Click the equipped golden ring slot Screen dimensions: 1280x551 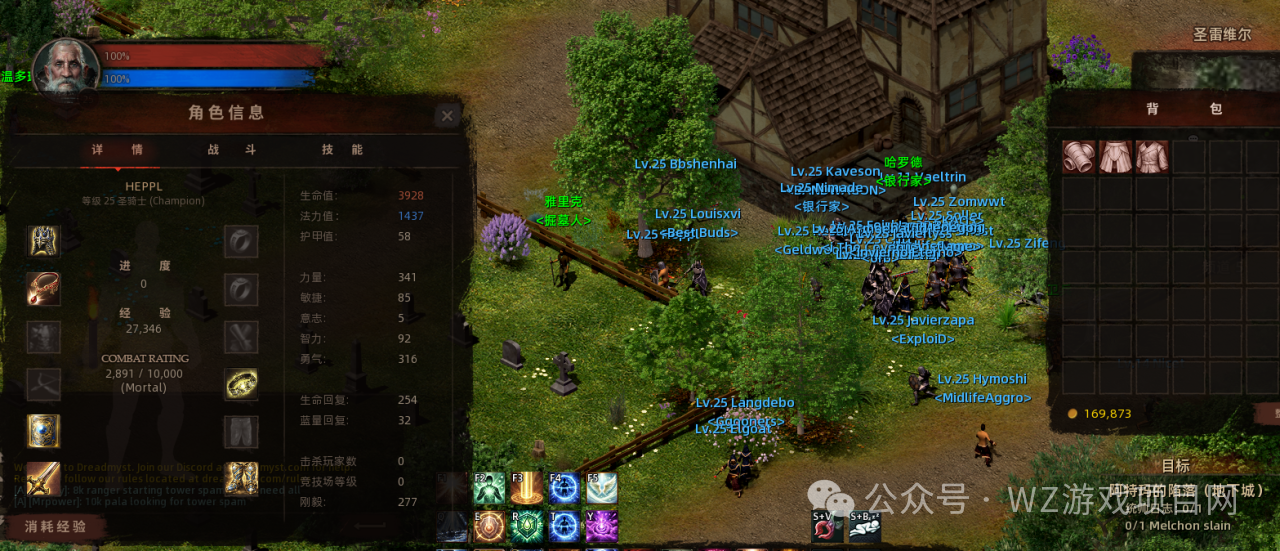[241, 384]
